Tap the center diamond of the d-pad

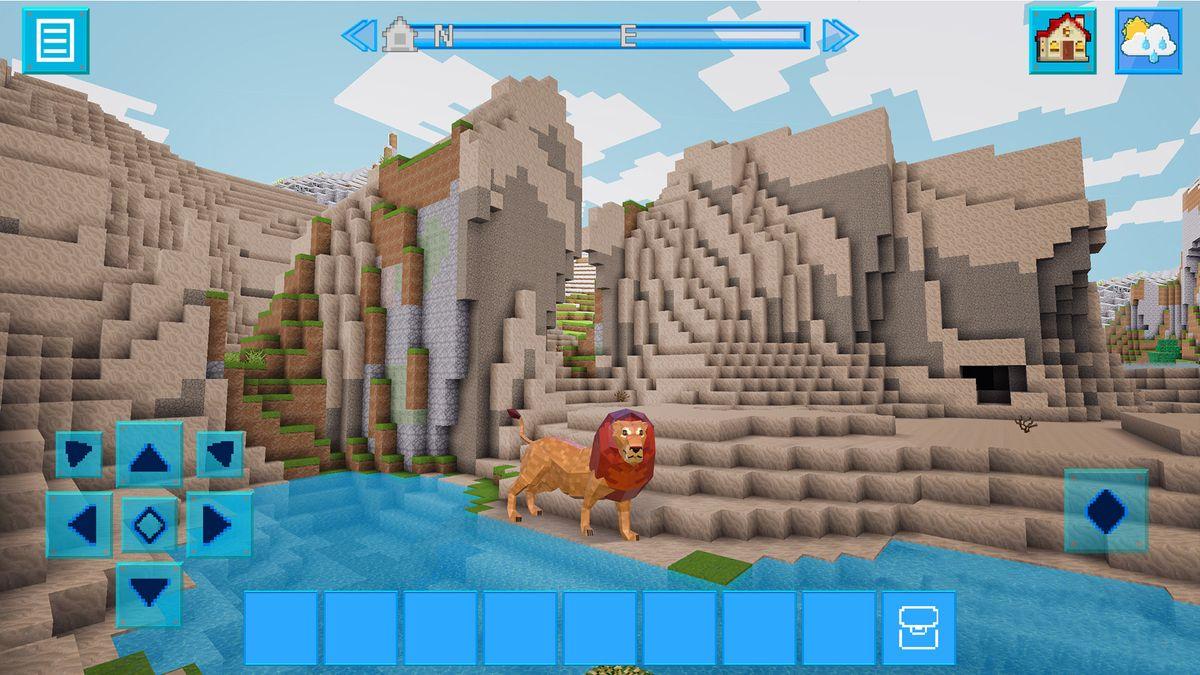tap(149, 523)
